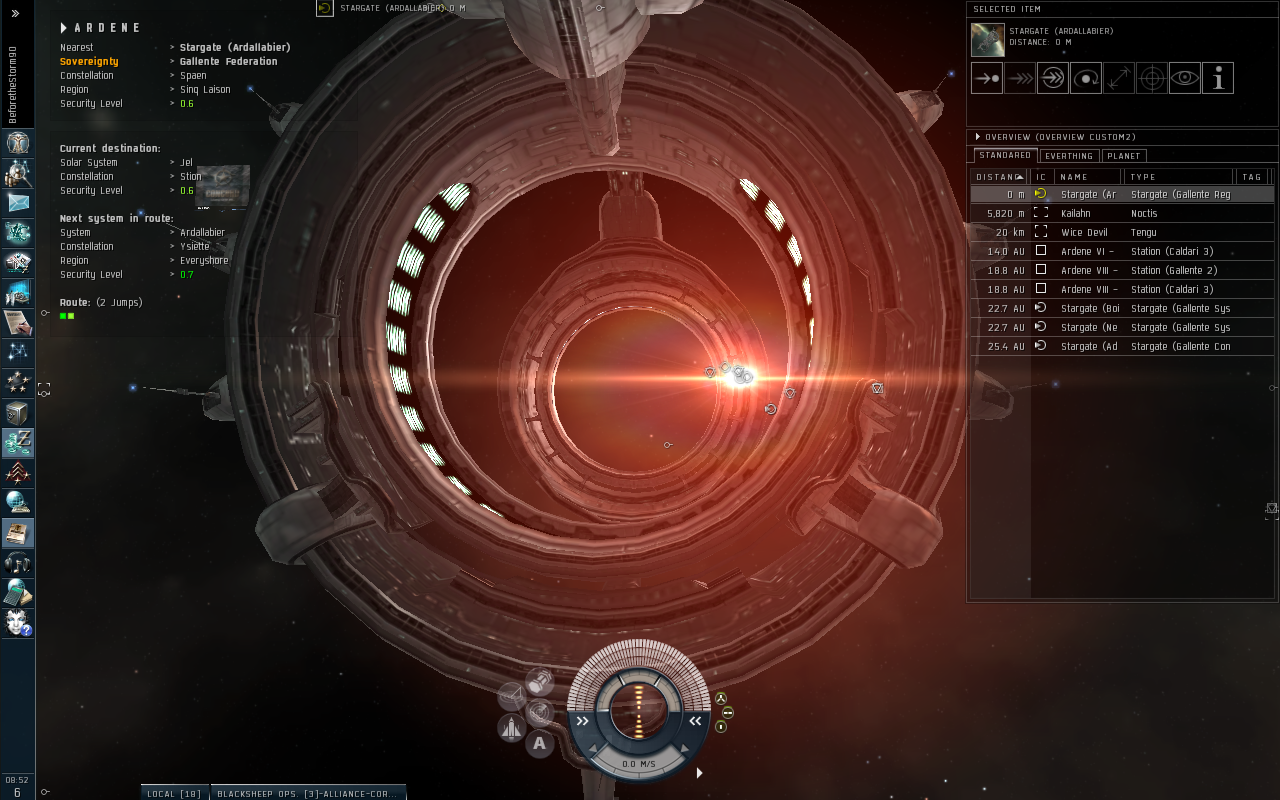Click the Lock Target crosshair icon

[1151, 77]
